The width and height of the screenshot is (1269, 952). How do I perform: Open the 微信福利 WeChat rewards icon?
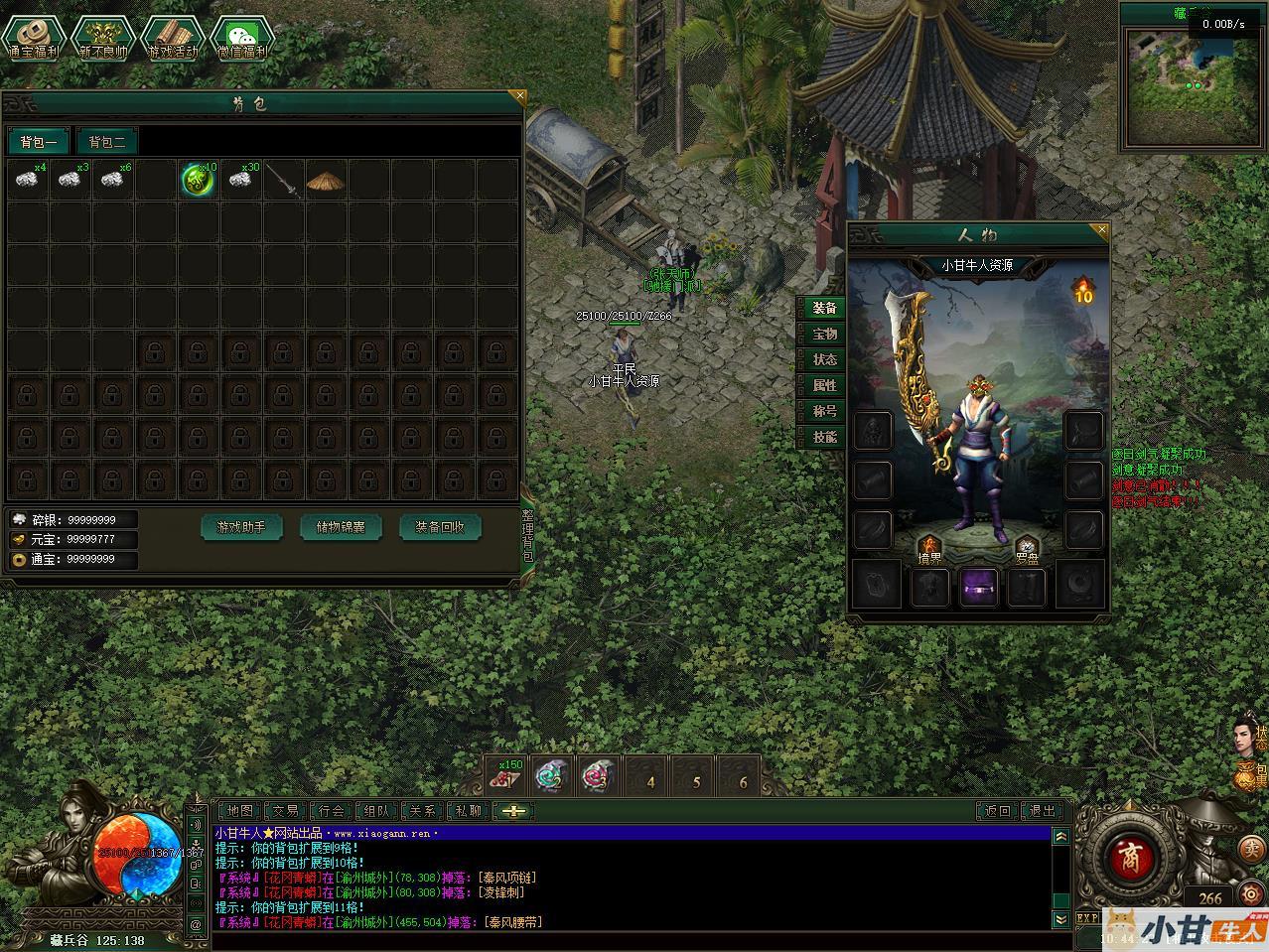[x=242, y=38]
